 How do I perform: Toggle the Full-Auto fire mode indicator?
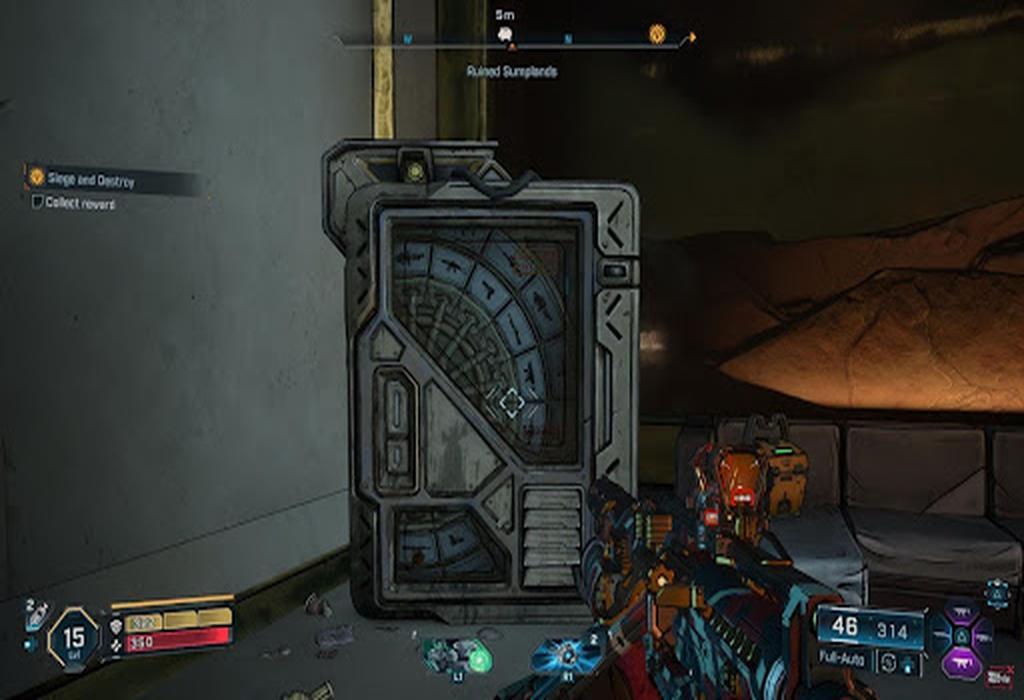click(x=844, y=661)
